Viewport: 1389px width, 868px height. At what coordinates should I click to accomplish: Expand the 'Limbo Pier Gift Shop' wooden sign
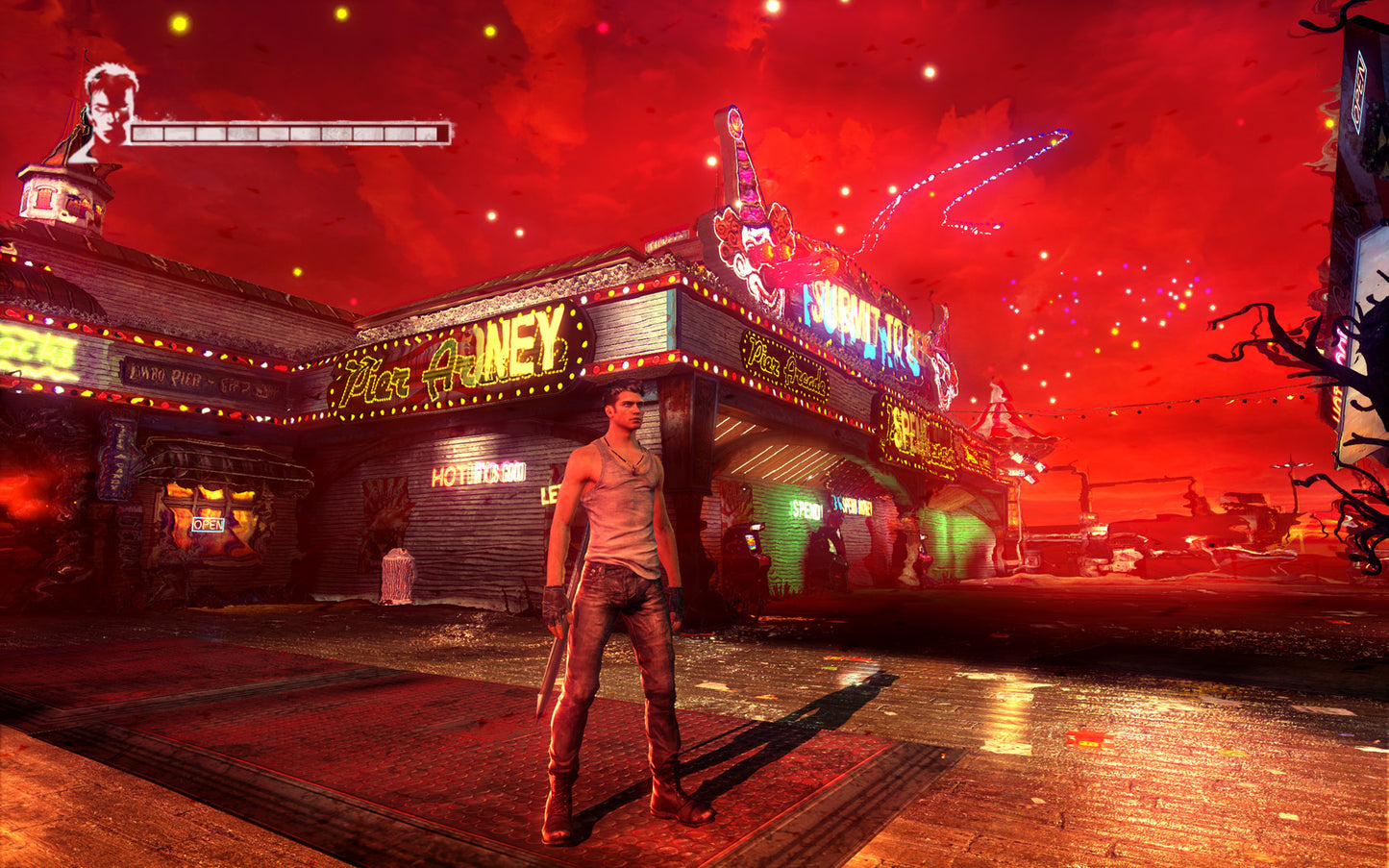click(x=202, y=378)
